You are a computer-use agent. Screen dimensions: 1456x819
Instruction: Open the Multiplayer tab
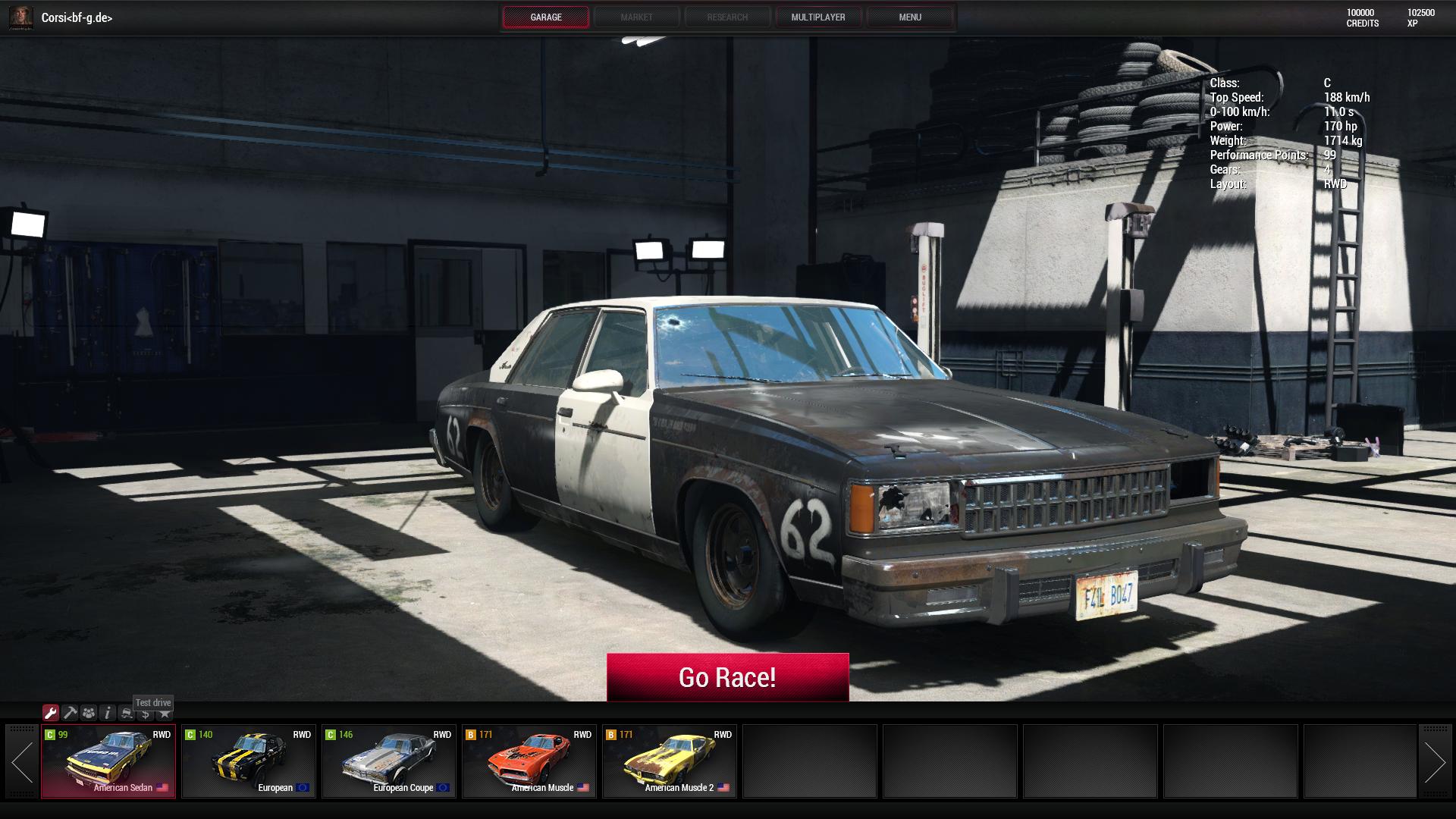[x=817, y=17]
